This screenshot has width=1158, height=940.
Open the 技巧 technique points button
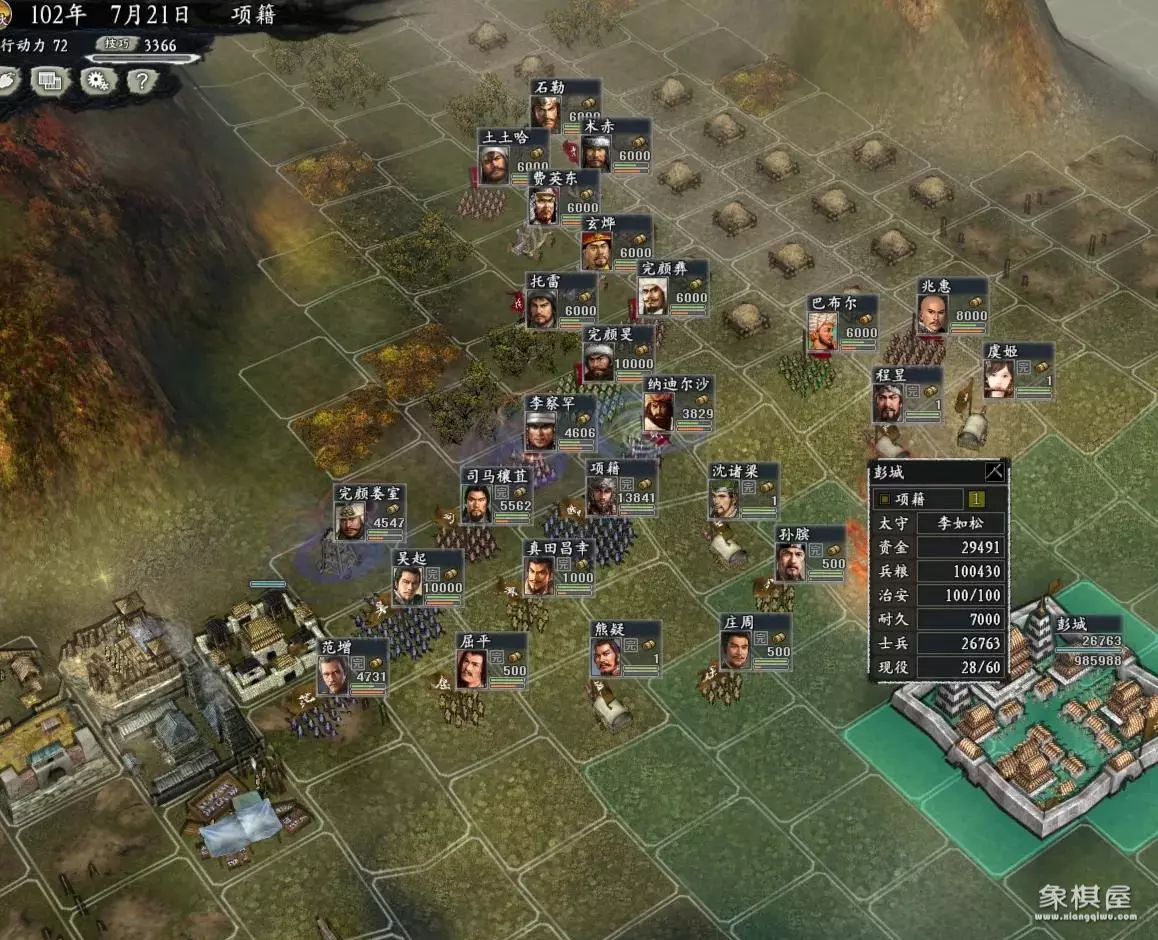pos(113,44)
